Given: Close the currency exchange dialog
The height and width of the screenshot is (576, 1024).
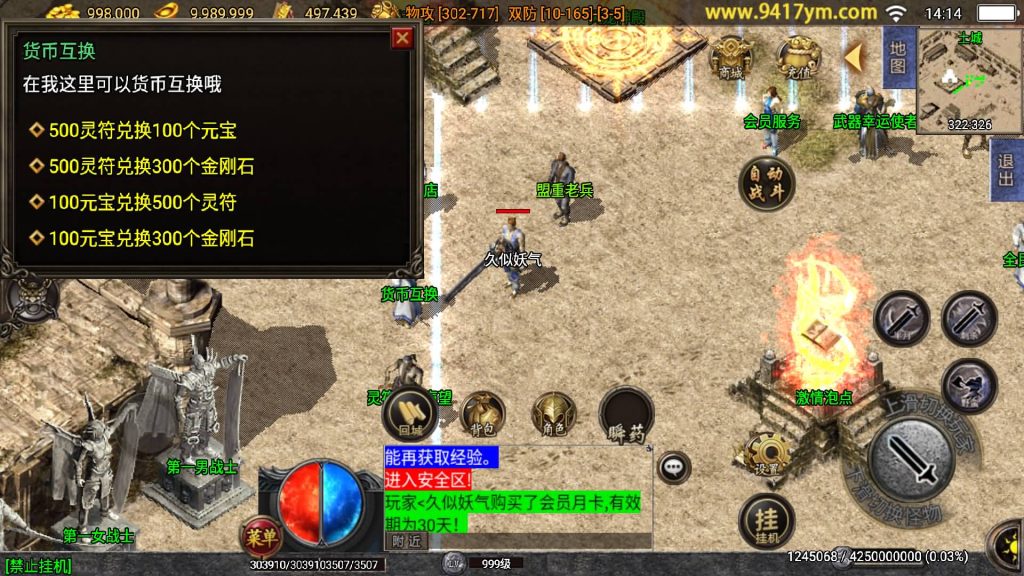Looking at the screenshot, I should pyautogui.click(x=402, y=38).
